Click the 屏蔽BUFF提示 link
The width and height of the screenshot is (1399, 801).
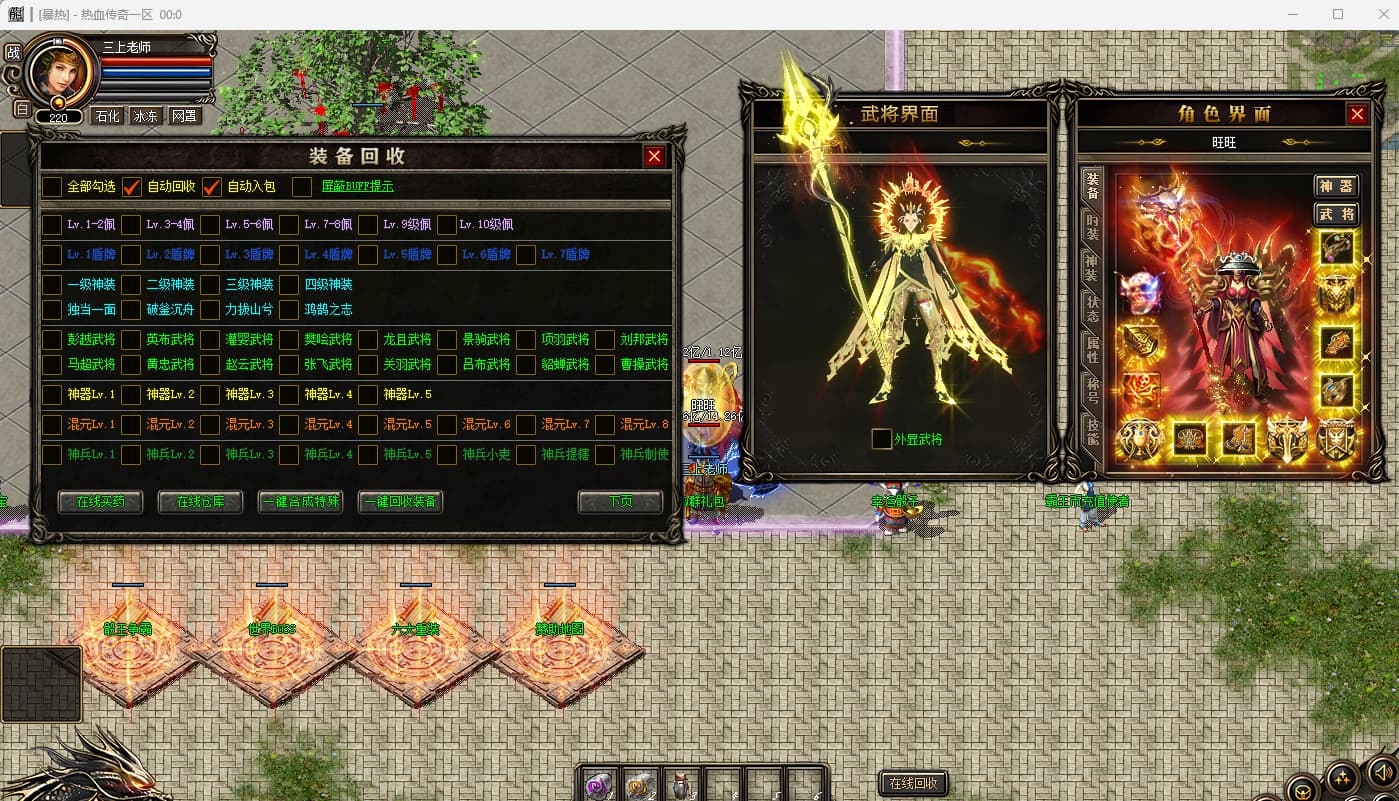click(357, 186)
